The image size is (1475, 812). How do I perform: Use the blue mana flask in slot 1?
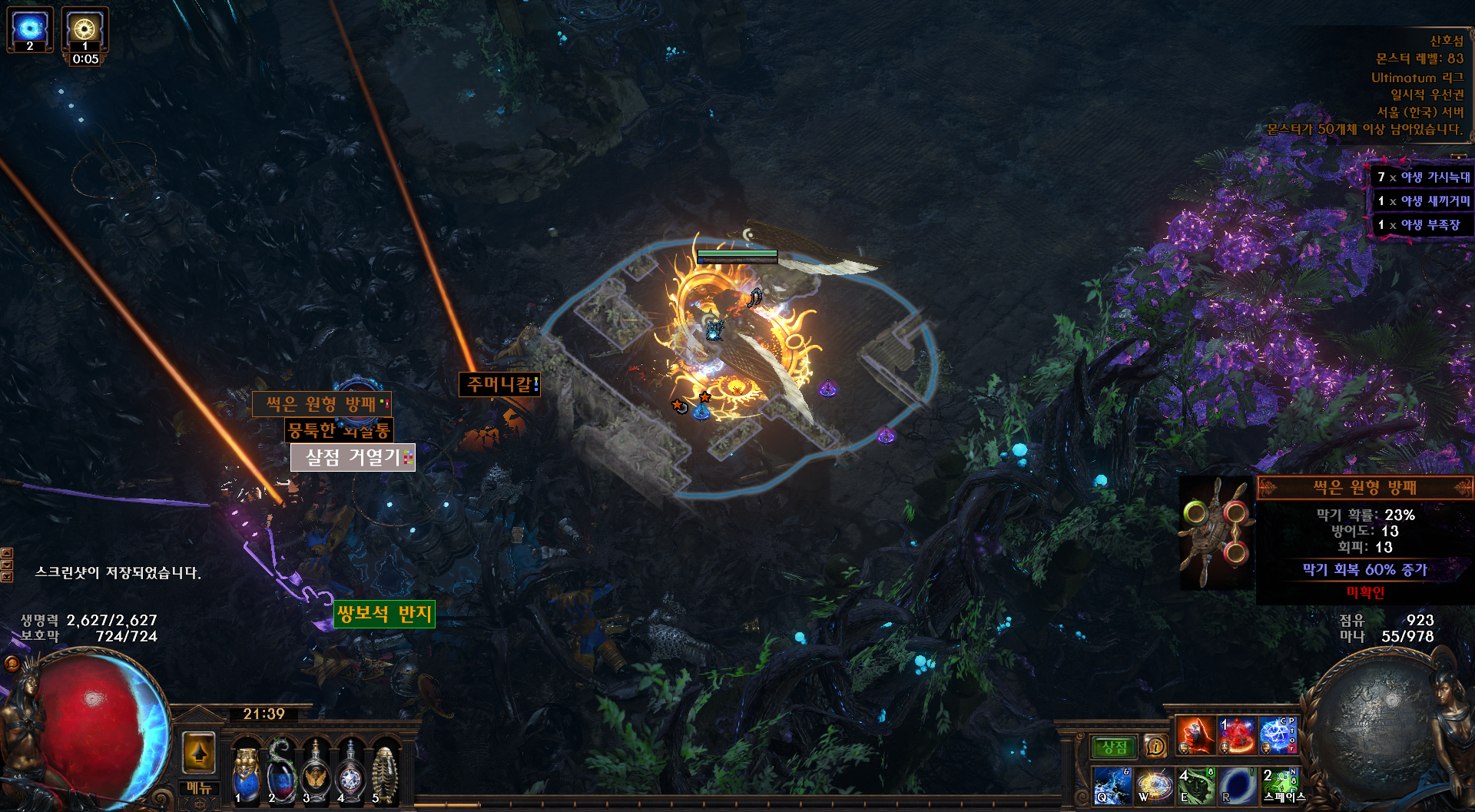(x=246, y=774)
